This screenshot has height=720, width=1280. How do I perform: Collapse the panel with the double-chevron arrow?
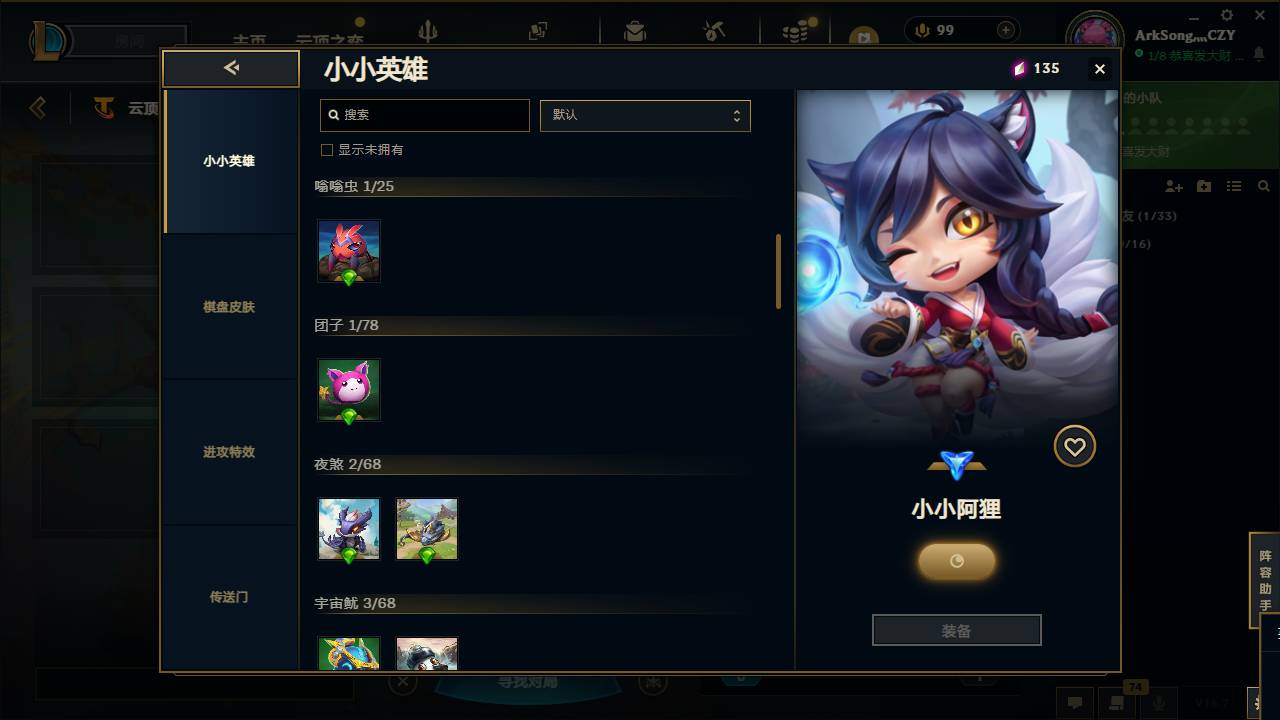tap(231, 67)
